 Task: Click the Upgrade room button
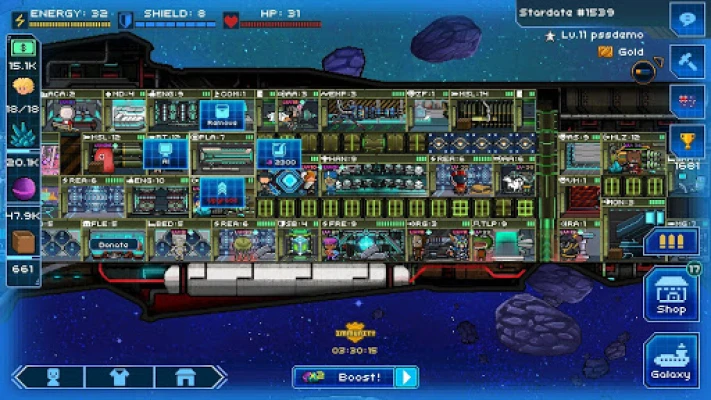pyautogui.click(x=221, y=191)
